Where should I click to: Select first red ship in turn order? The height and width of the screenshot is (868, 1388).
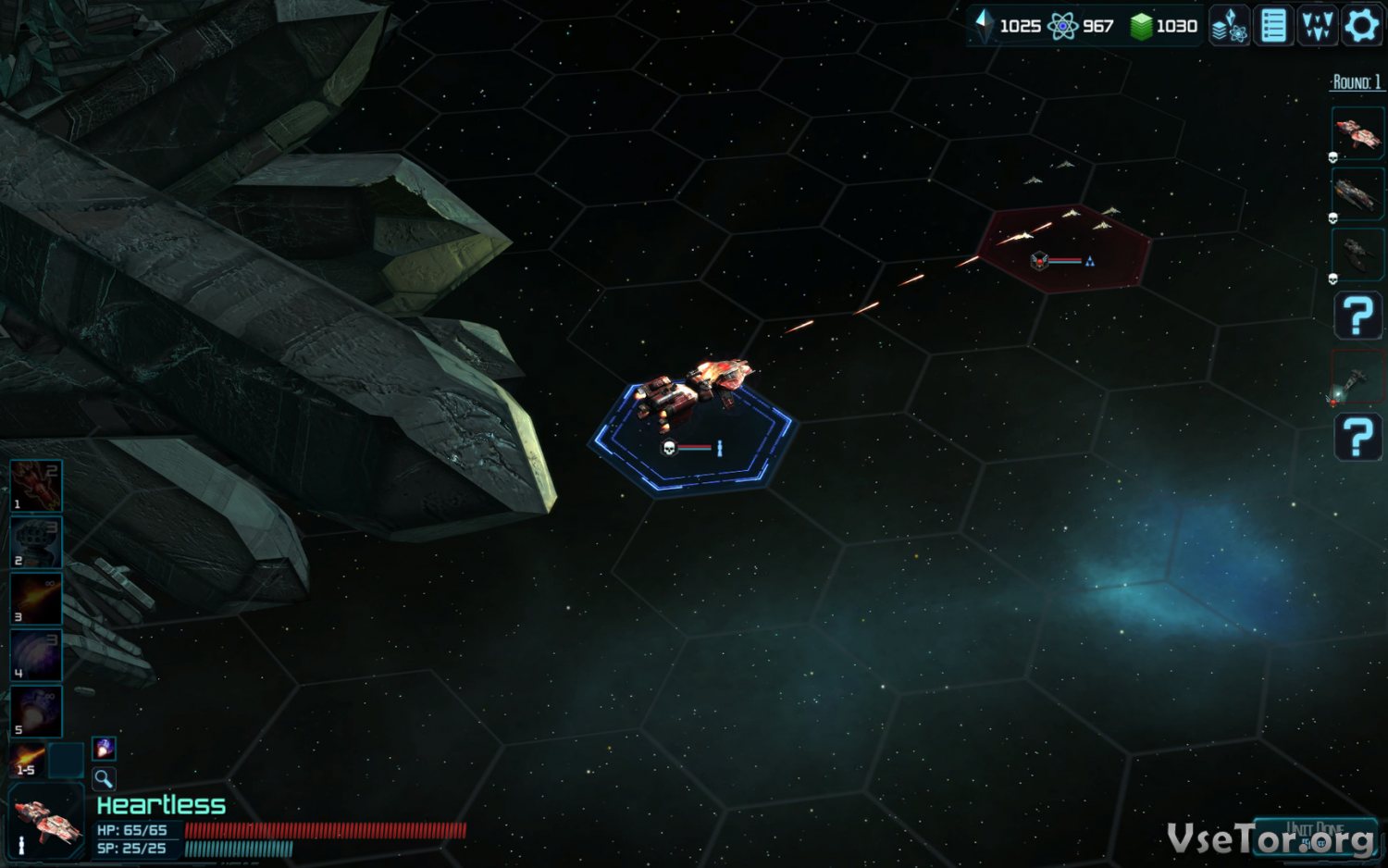tap(1357, 134)
